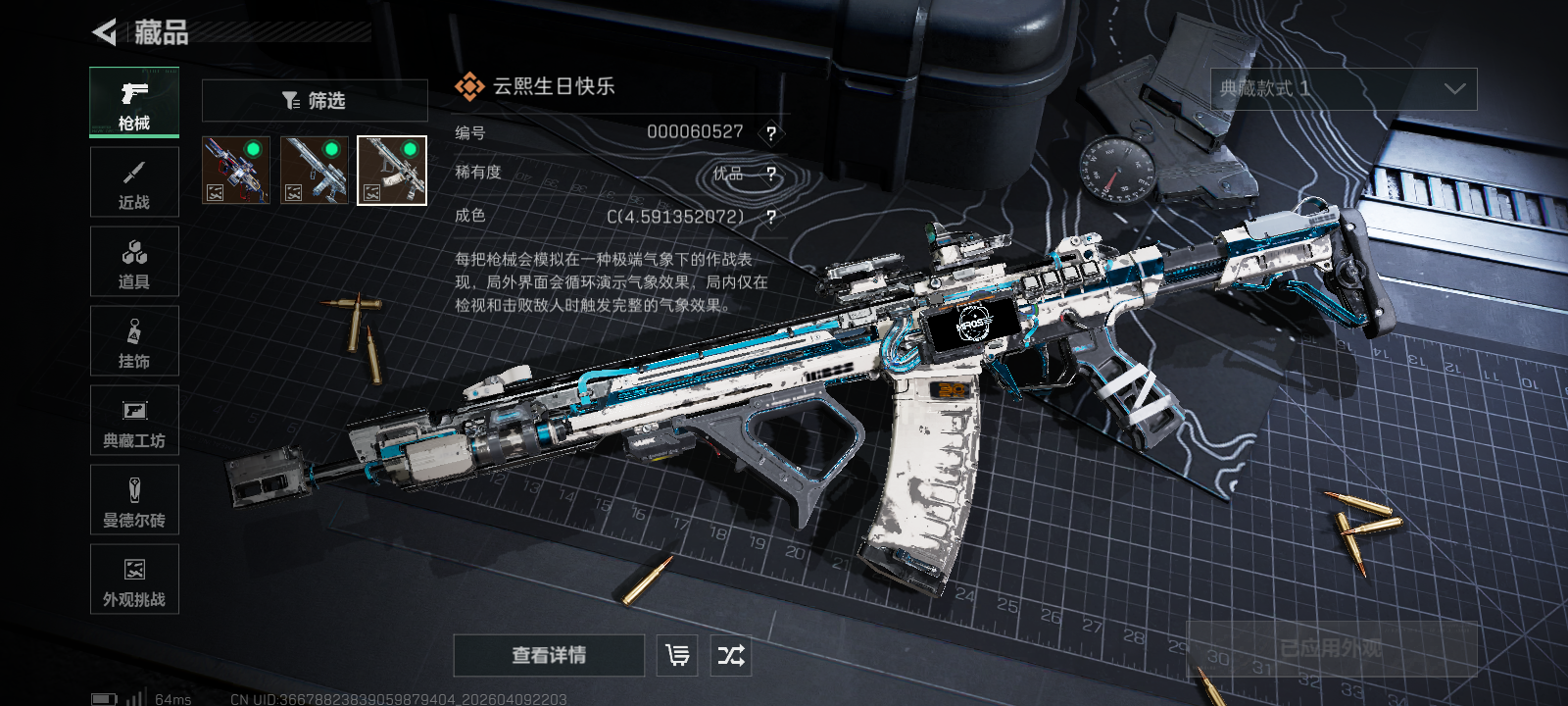Open the 道具 items category
The width and height of the screenshot is (1568, 706).
(134, 262)
